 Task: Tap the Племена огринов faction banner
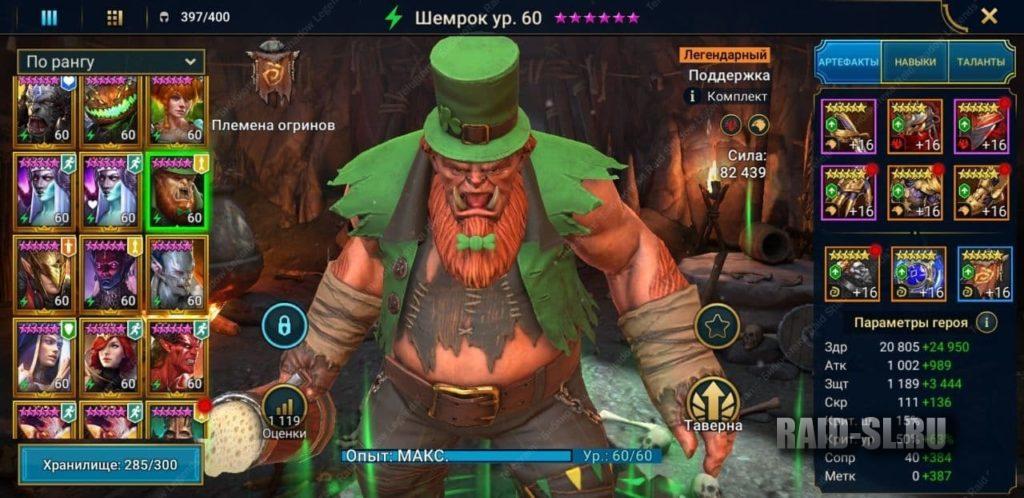(272, 75)
